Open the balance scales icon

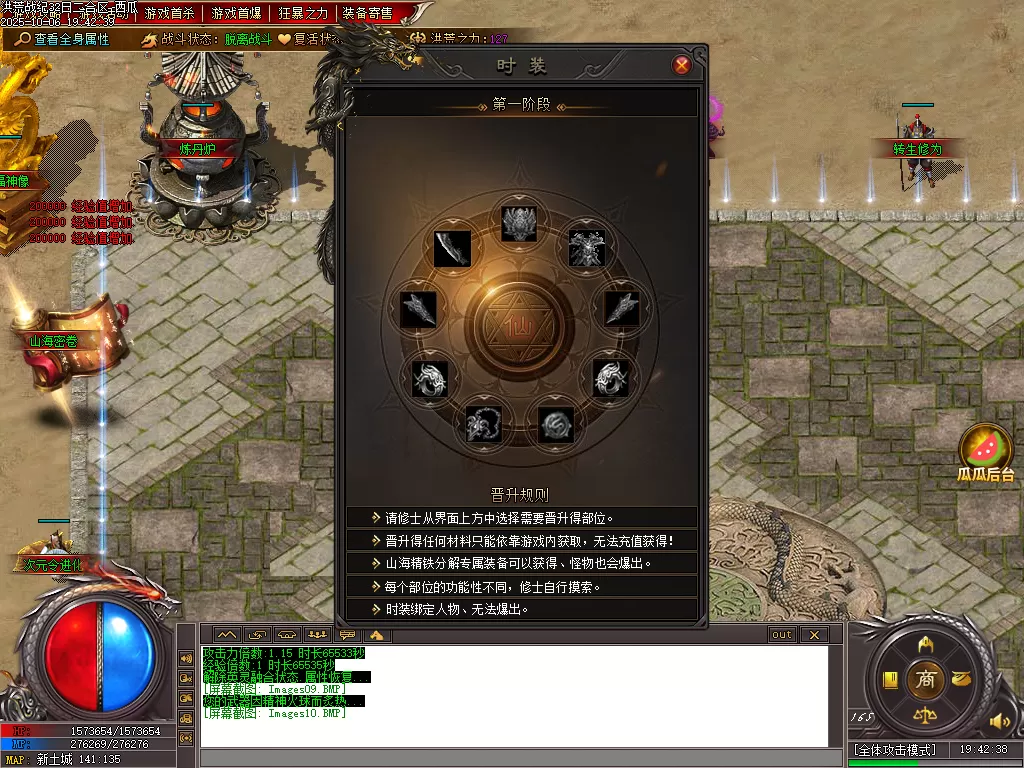coord(926,716)
